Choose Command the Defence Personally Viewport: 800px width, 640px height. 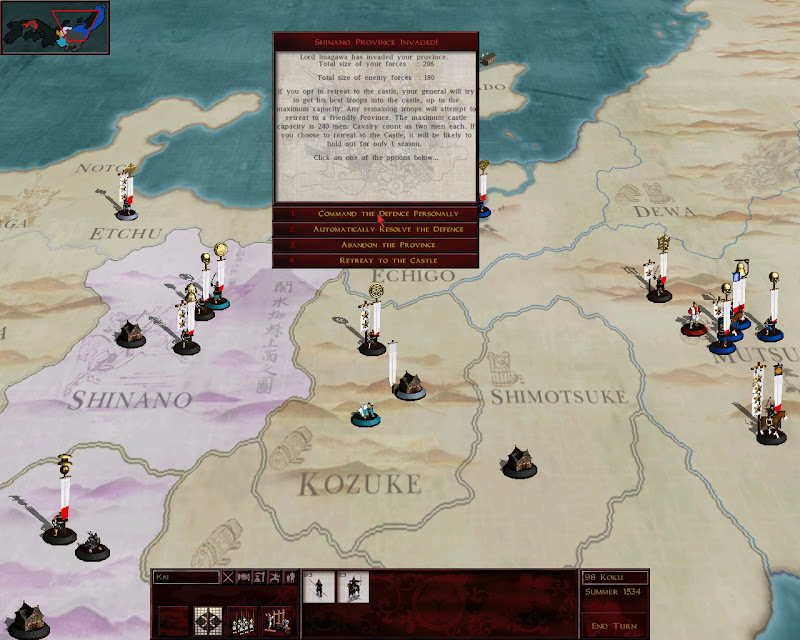tap(375, 214)
